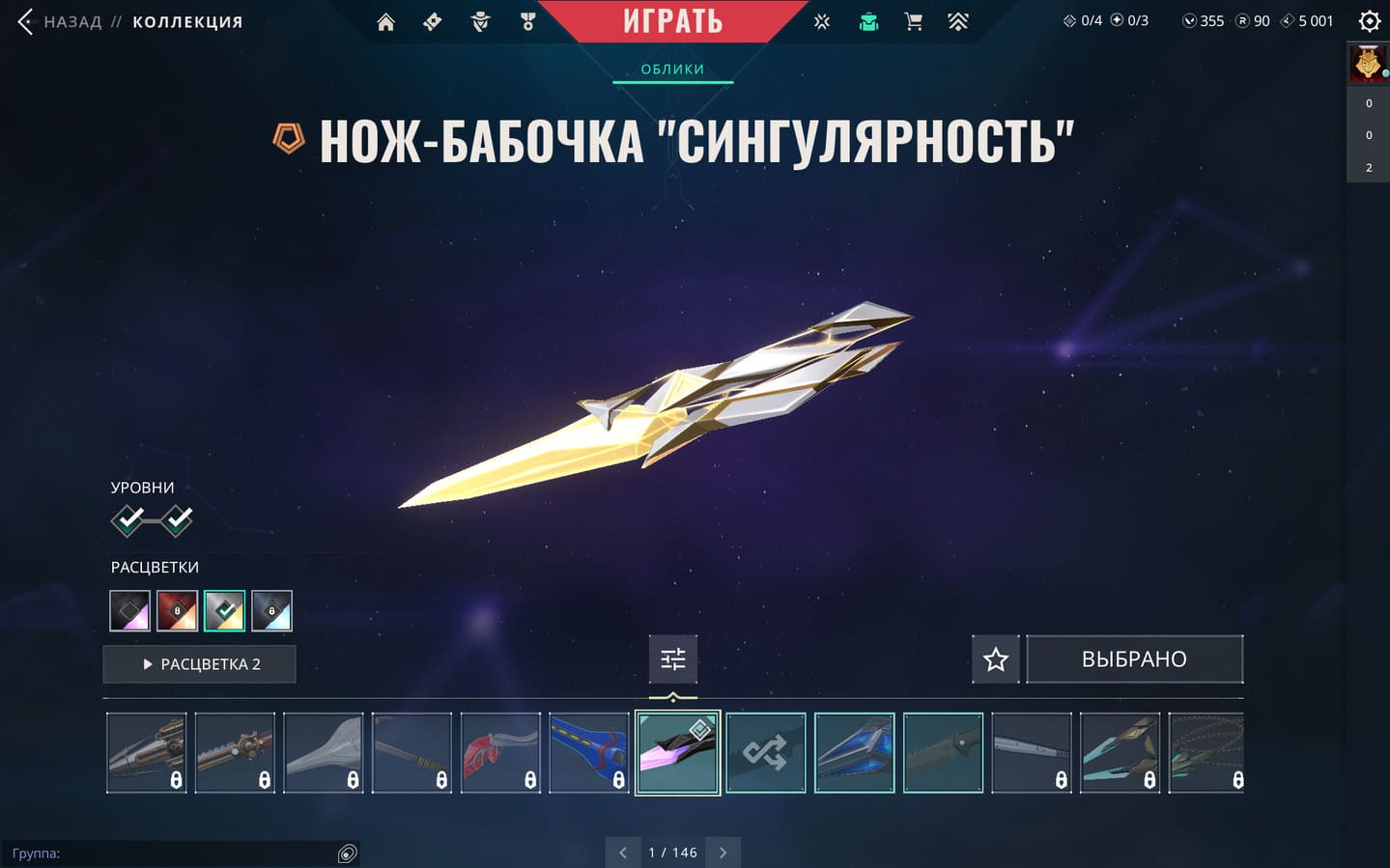
Task: Open the filter sliders button
Action: 672,659
